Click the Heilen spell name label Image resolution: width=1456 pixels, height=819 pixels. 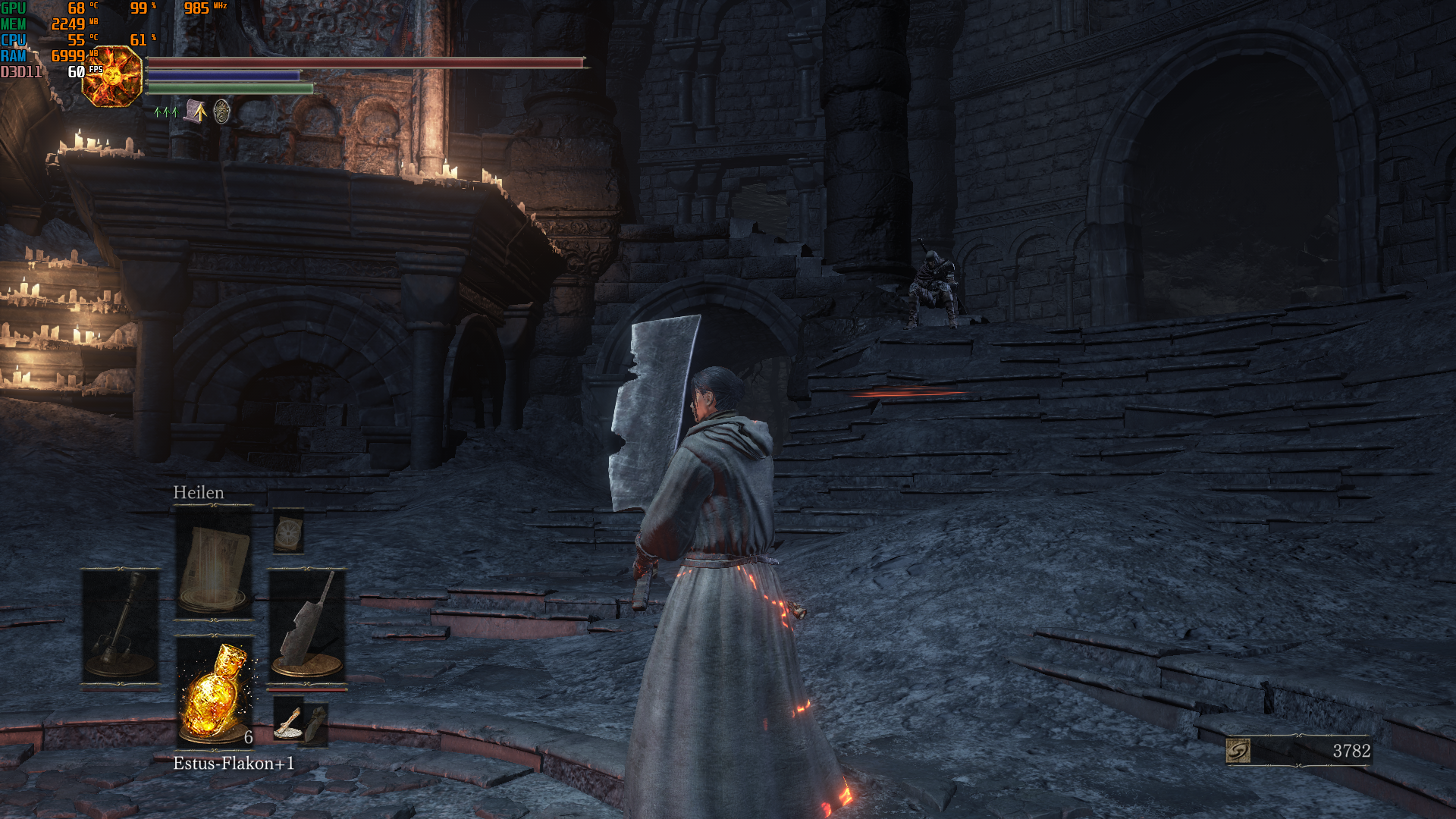click(x=199, y=493)
